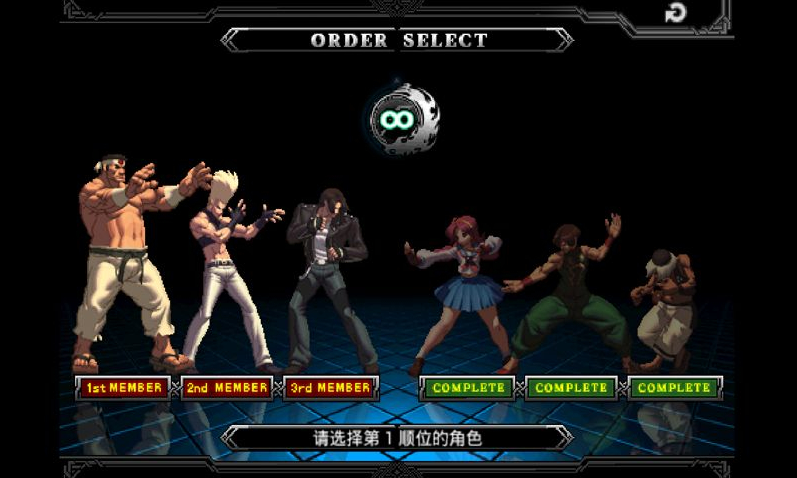Pick the 3rd MEMBER label
Viewport: 797px width, 478px height.
(331, 388)
